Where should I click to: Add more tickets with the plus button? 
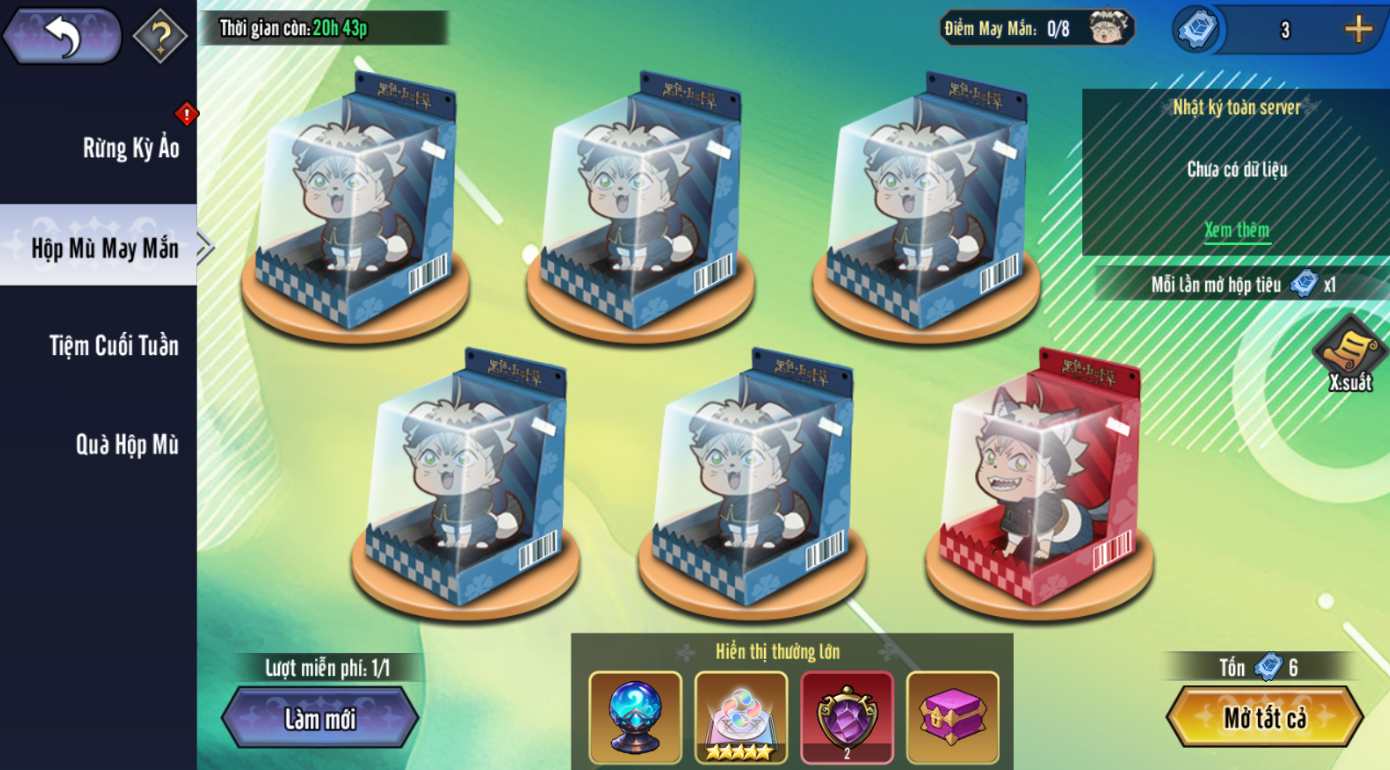(1357, 30)
